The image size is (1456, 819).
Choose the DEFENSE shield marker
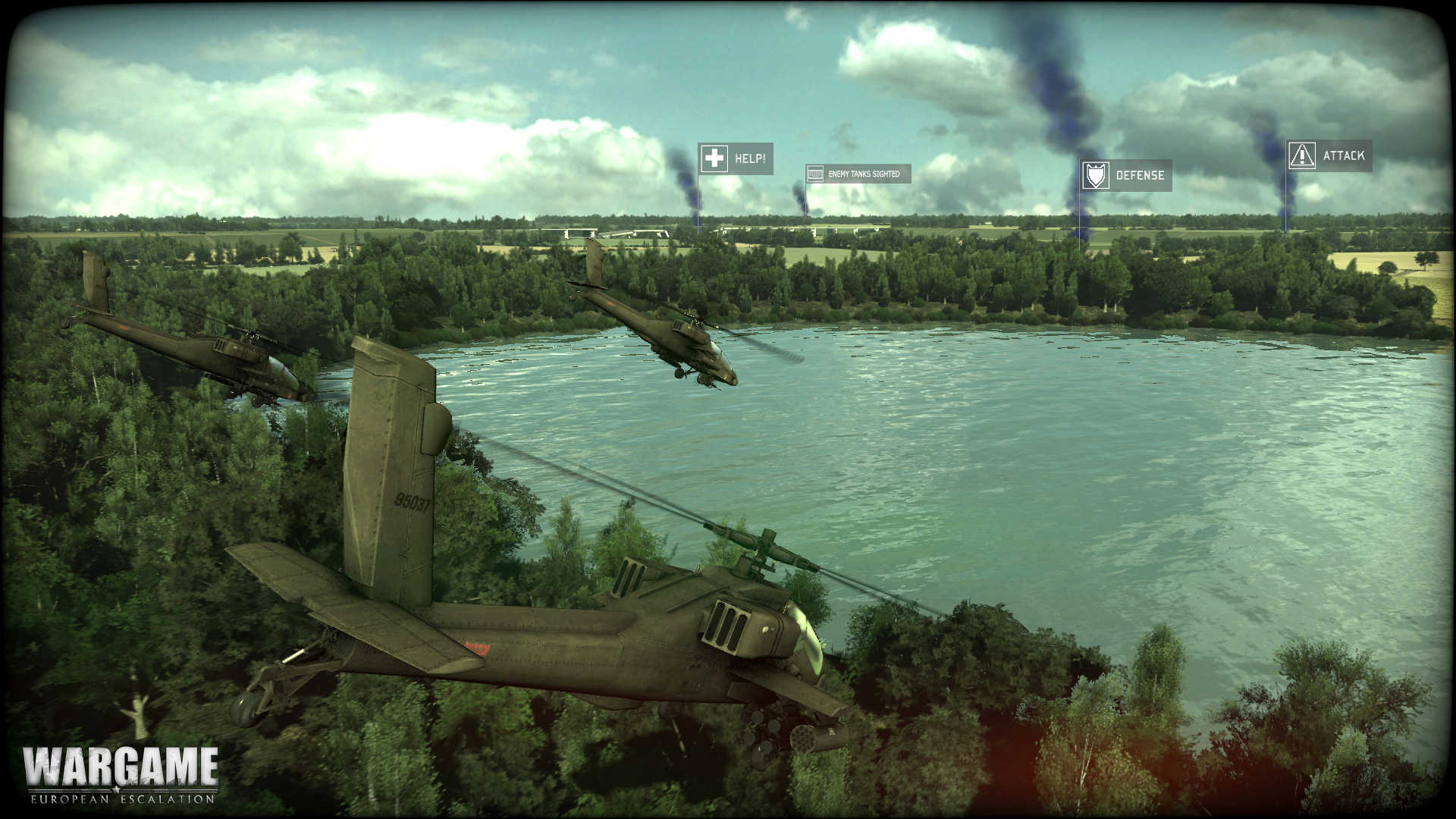click(1126, 175)
